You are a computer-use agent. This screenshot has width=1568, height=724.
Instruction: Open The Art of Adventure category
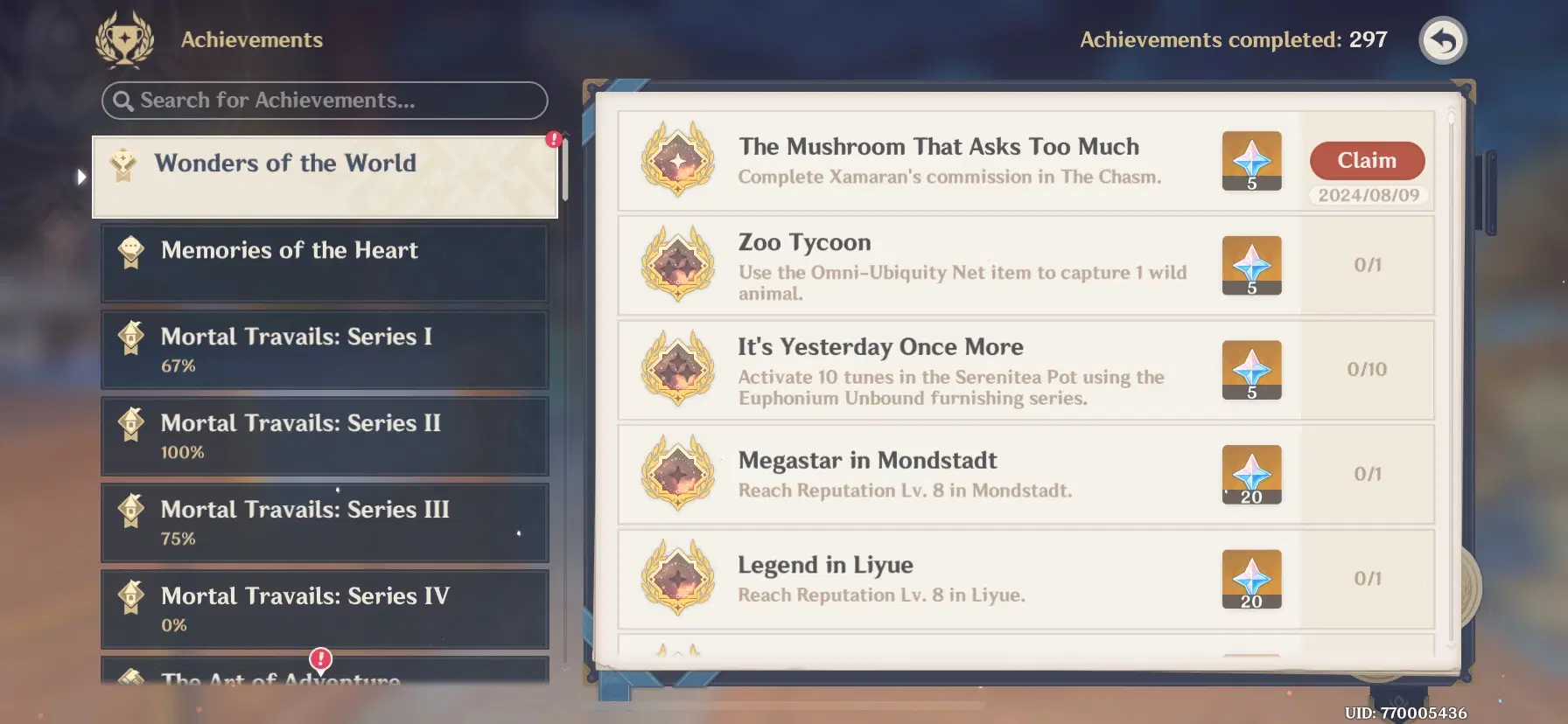(x=280, y=678)
